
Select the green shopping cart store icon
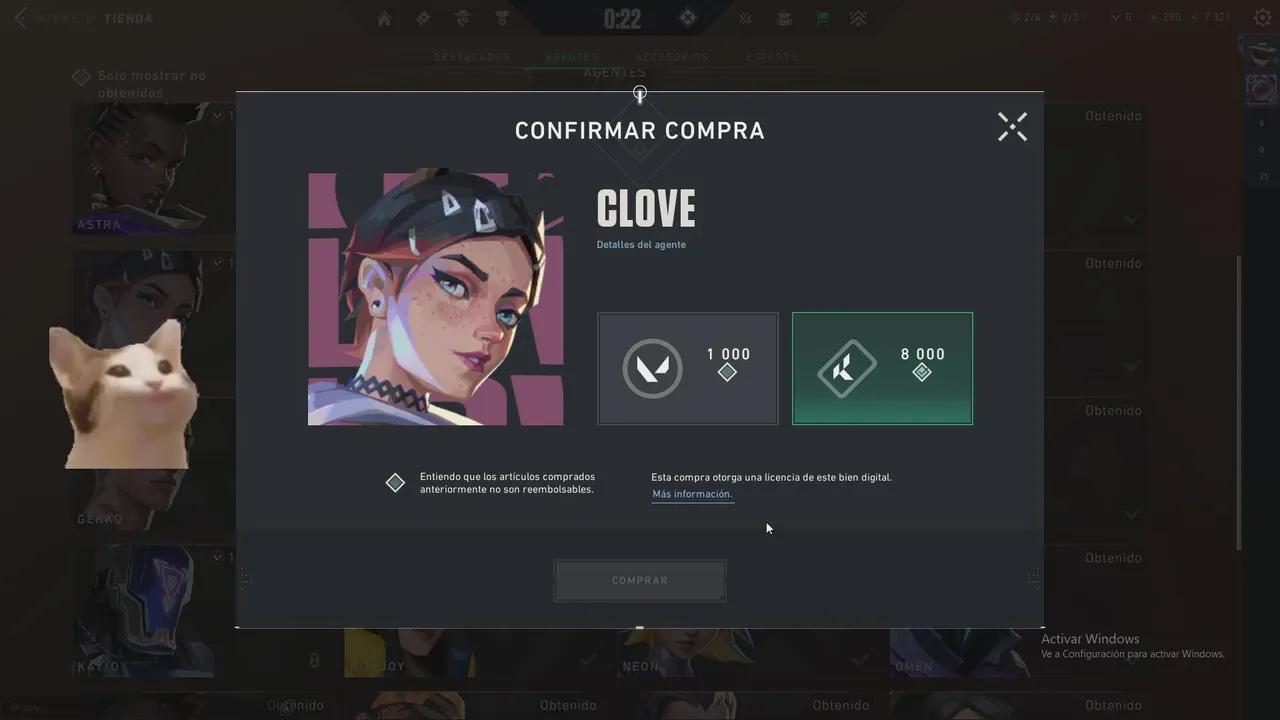click(x=822, y=18)
